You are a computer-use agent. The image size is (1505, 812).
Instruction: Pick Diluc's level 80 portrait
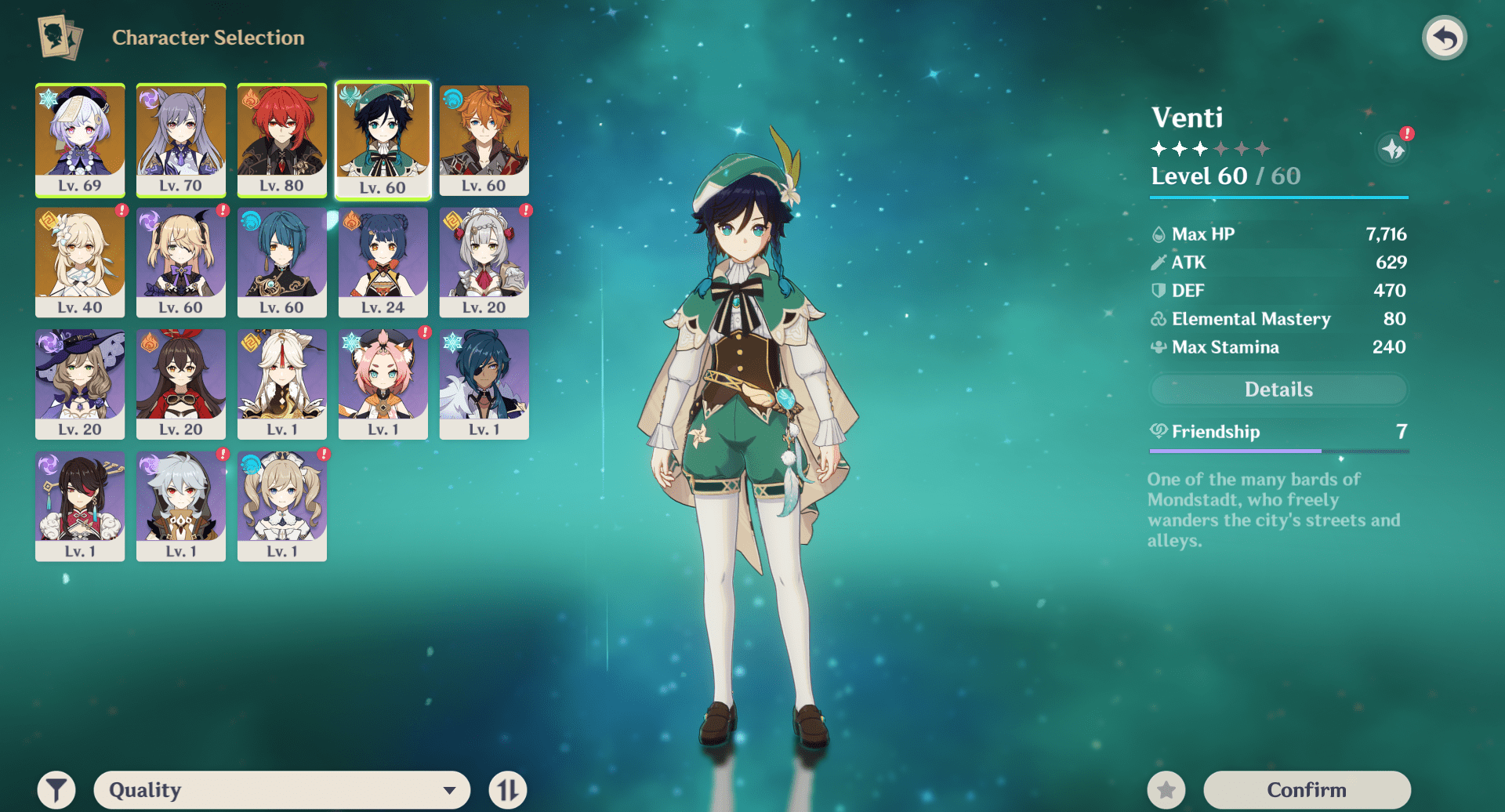[x=282, y=140]
